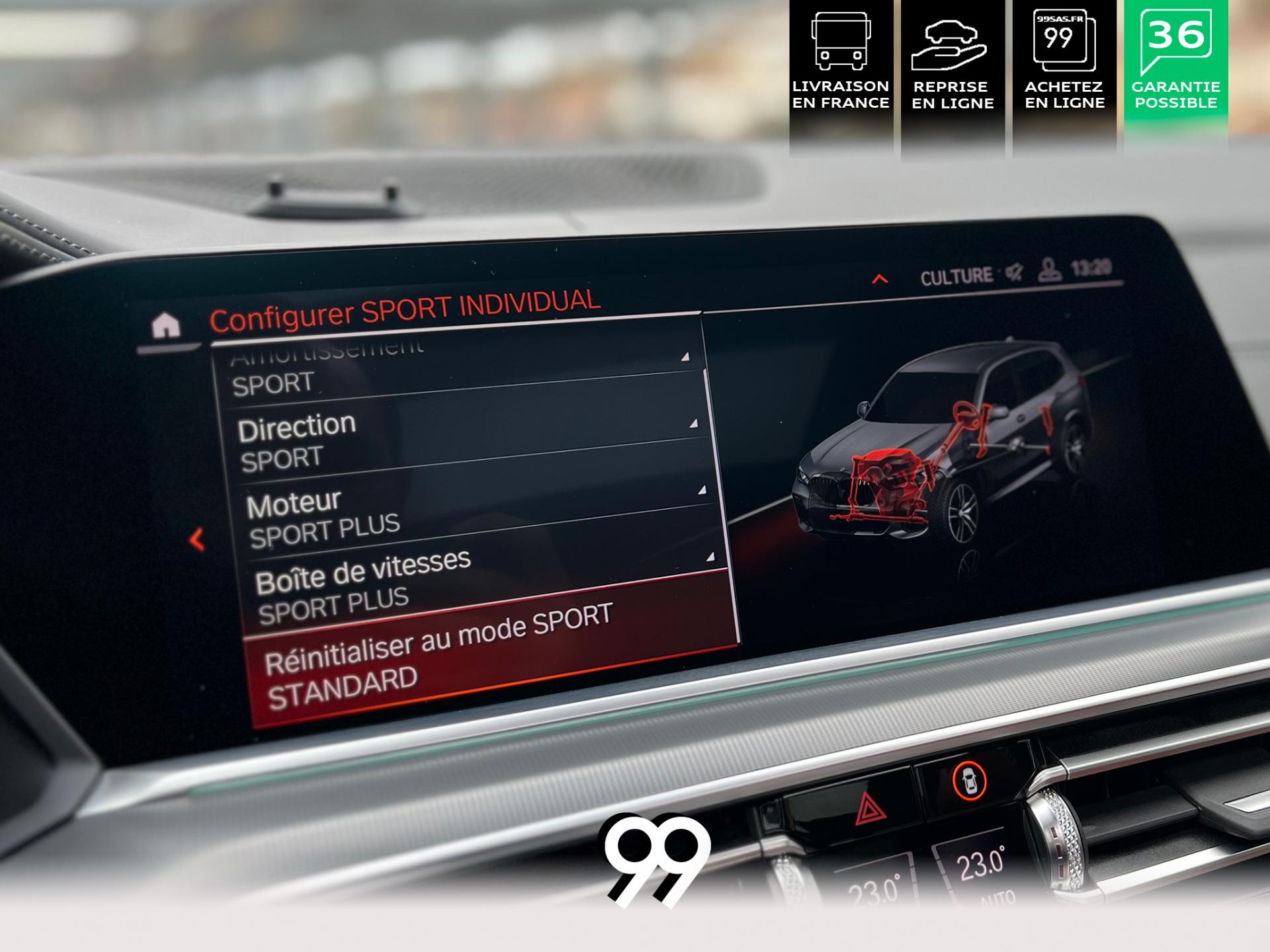Go to the iDrive home screen
Viewport: 1270px width, 952px height.
click(x=165, y=325)
